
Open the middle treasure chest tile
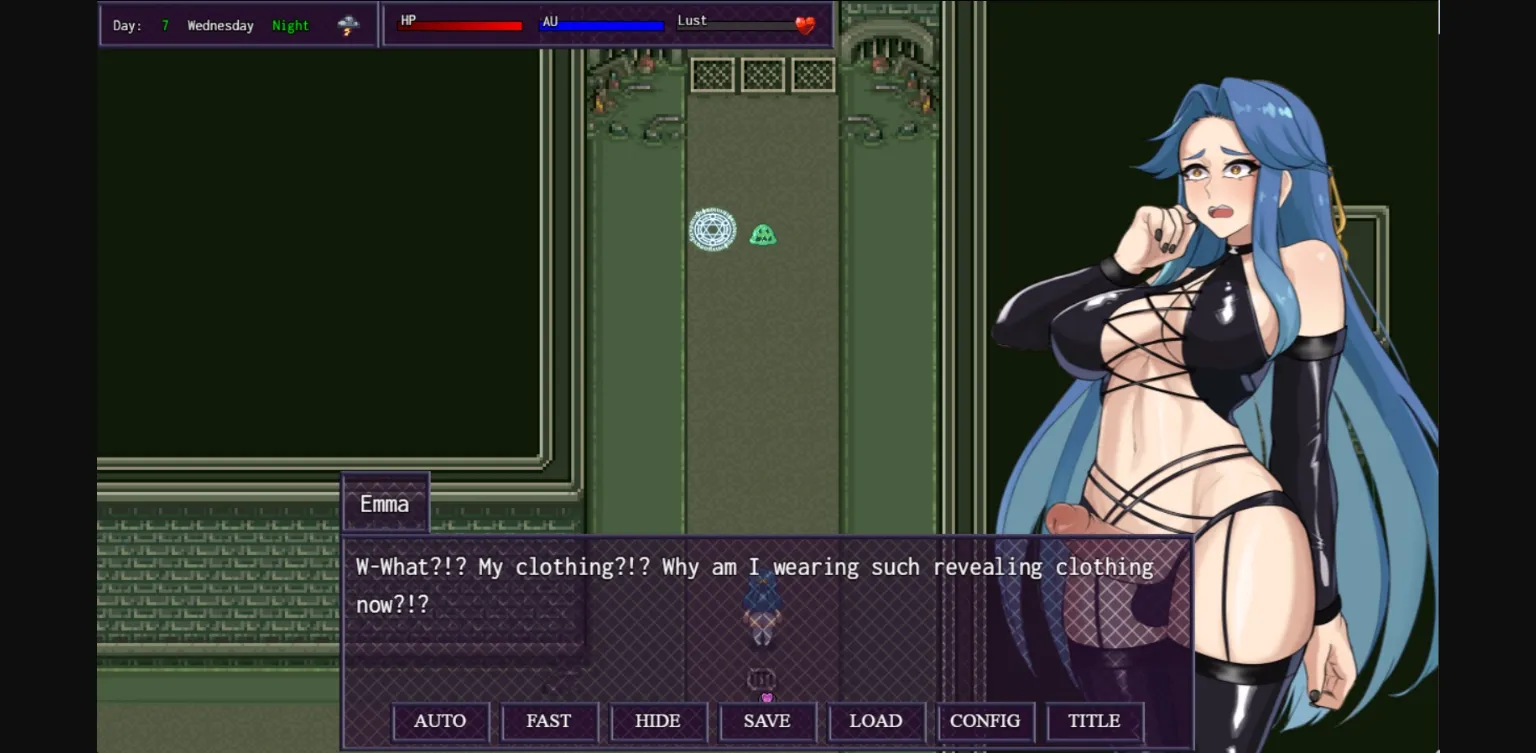[x=762, y=74]
